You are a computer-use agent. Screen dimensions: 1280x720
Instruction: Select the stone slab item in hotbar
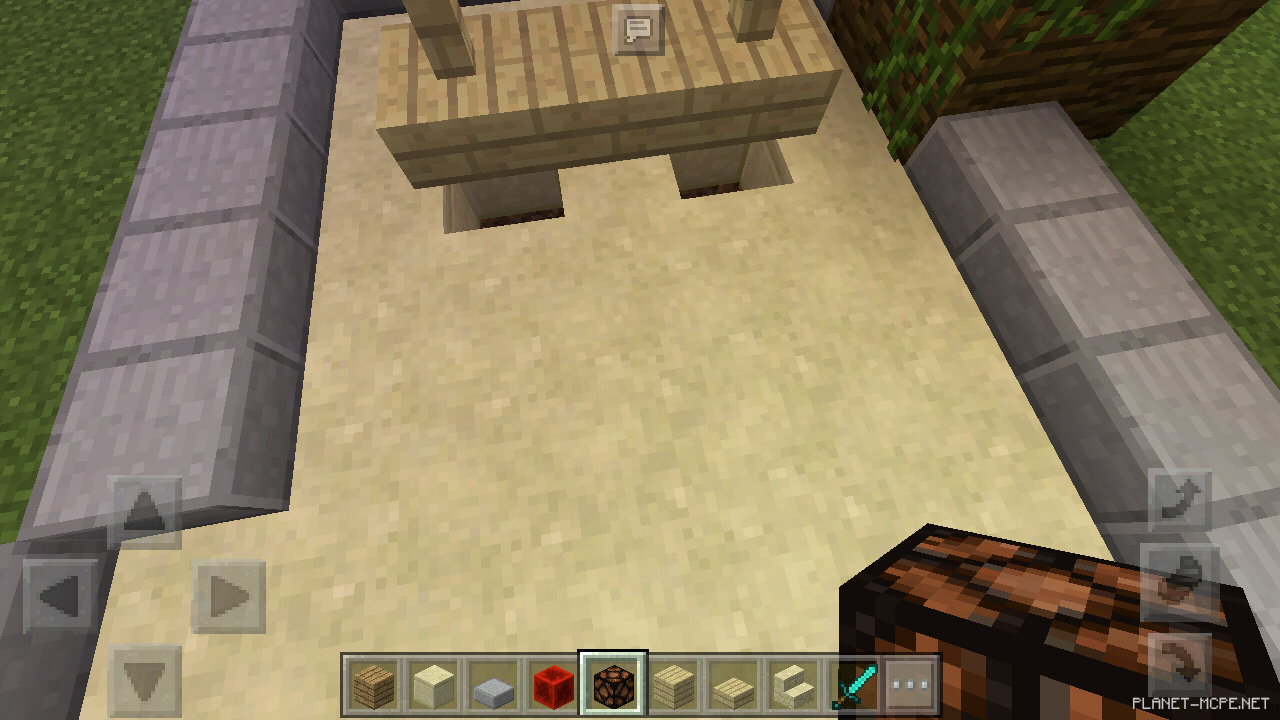(x=492, y=685)
